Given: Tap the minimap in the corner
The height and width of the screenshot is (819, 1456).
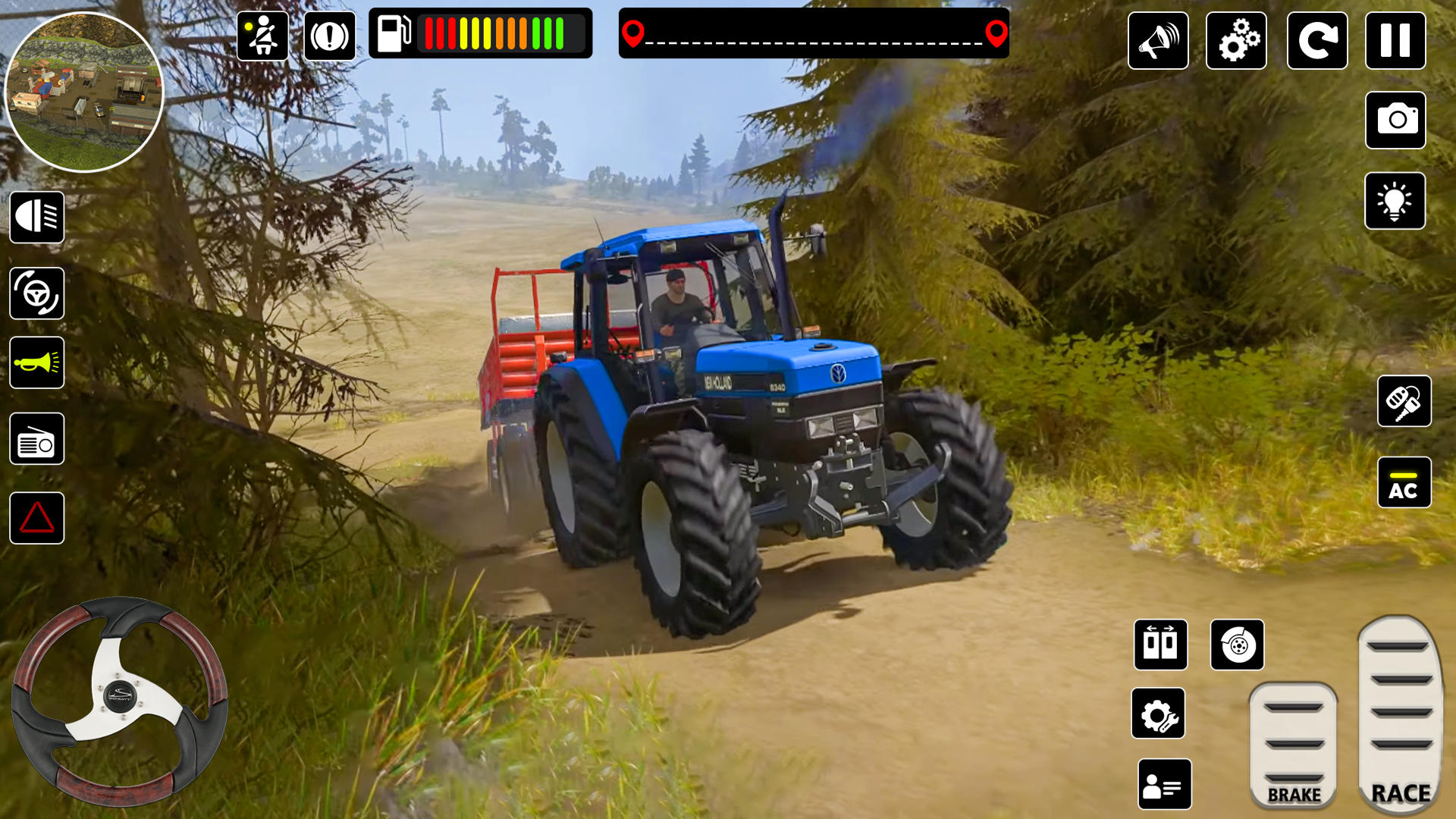Looking at the screenshot, I should coord(87,91).
